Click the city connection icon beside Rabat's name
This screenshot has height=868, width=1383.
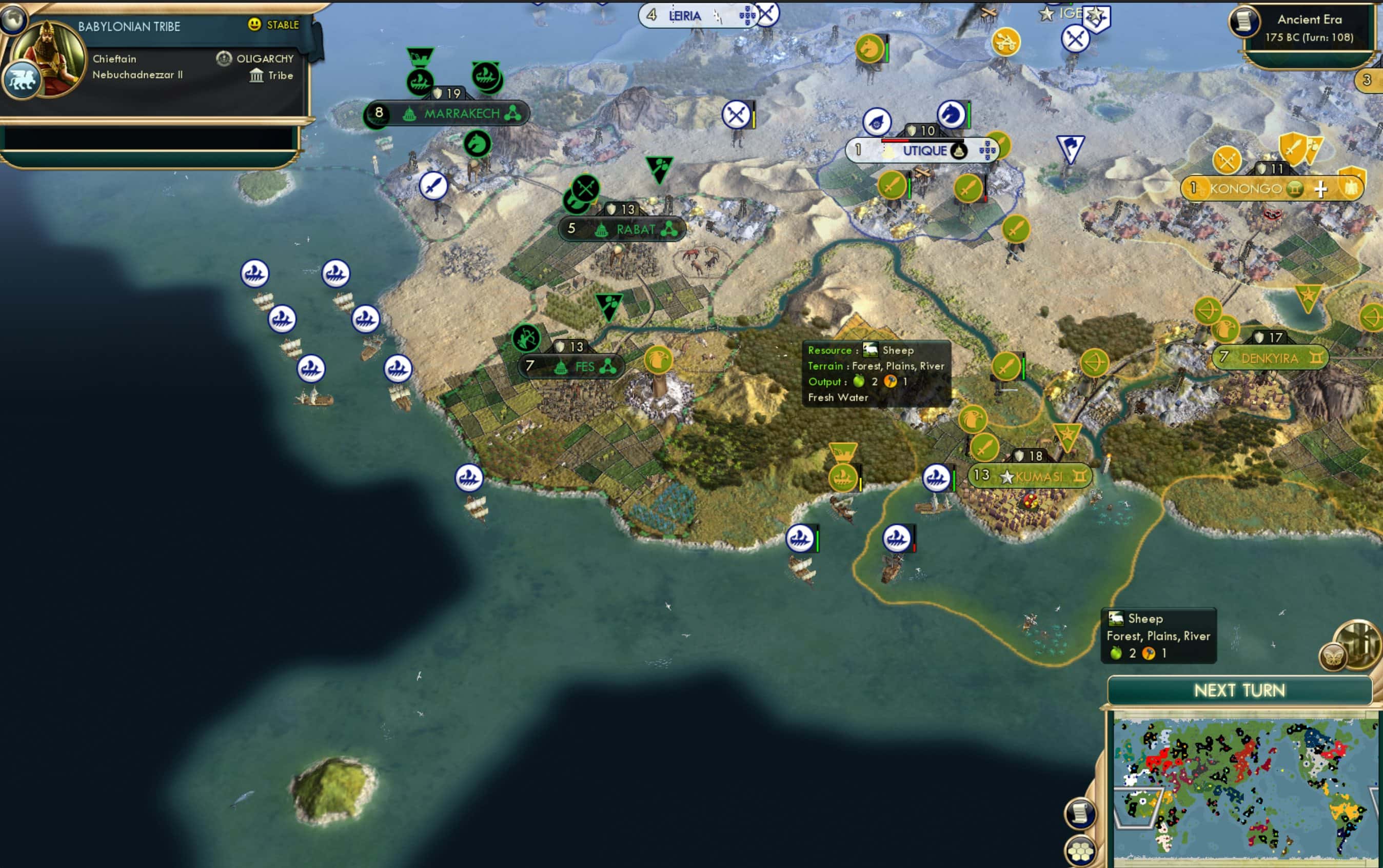[670, 229]
